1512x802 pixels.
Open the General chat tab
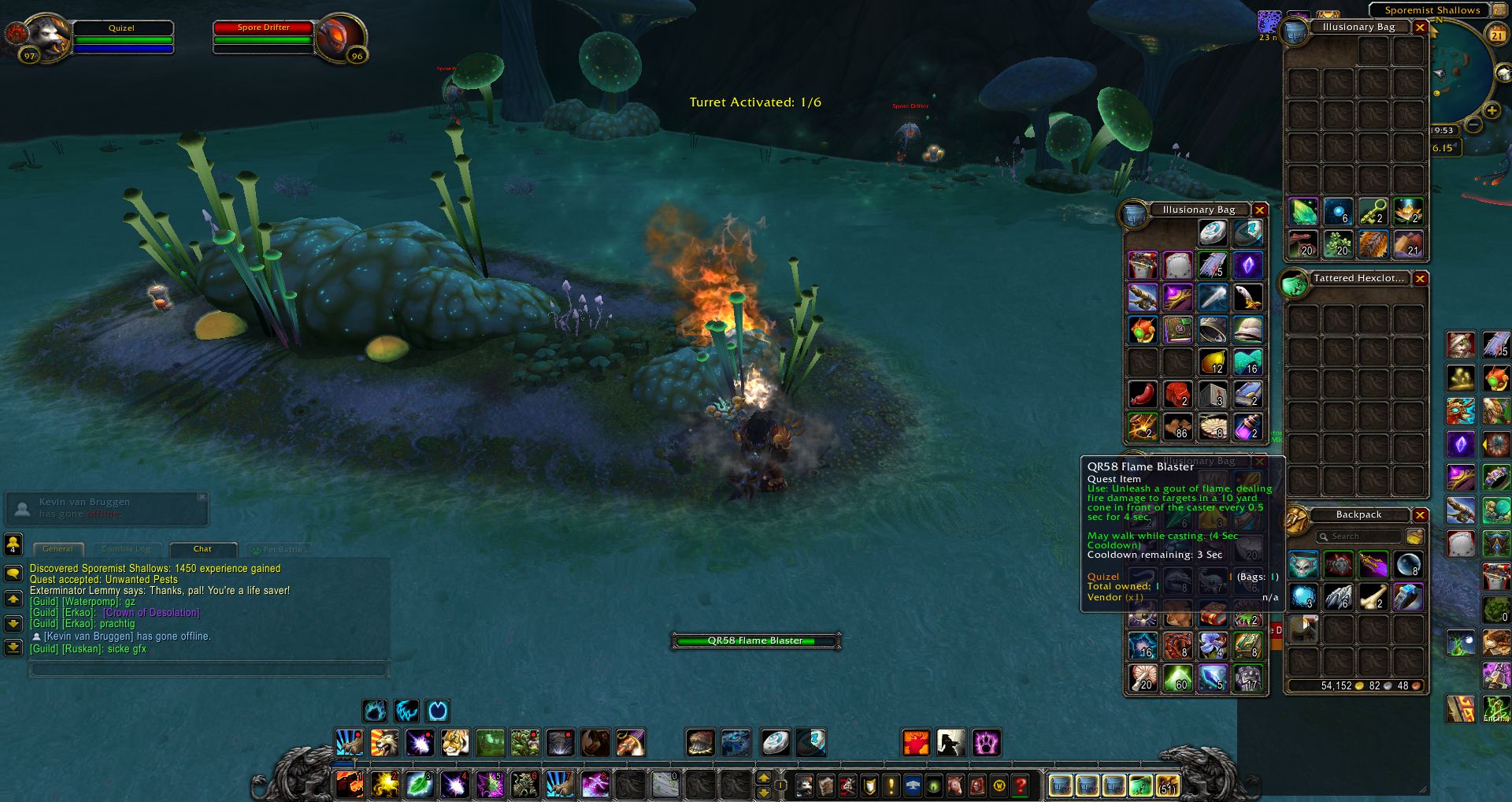point(57,549)
